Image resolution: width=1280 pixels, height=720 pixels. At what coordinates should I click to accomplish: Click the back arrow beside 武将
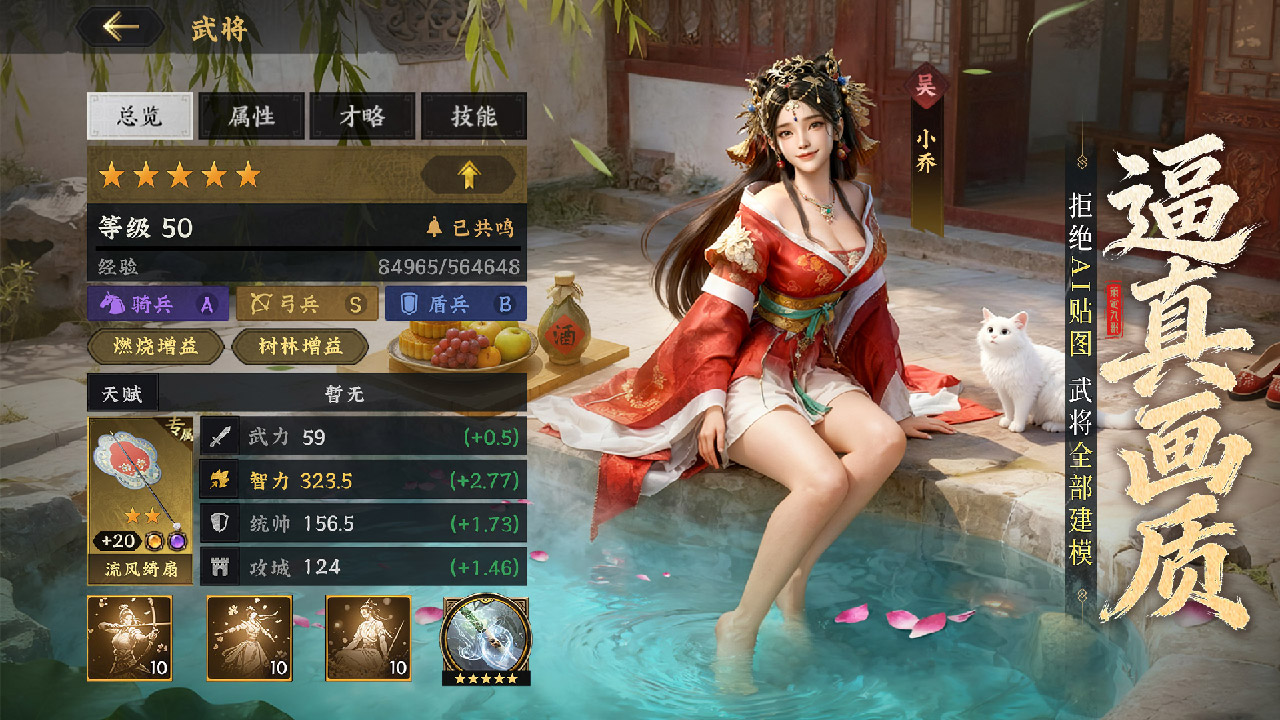119,26
